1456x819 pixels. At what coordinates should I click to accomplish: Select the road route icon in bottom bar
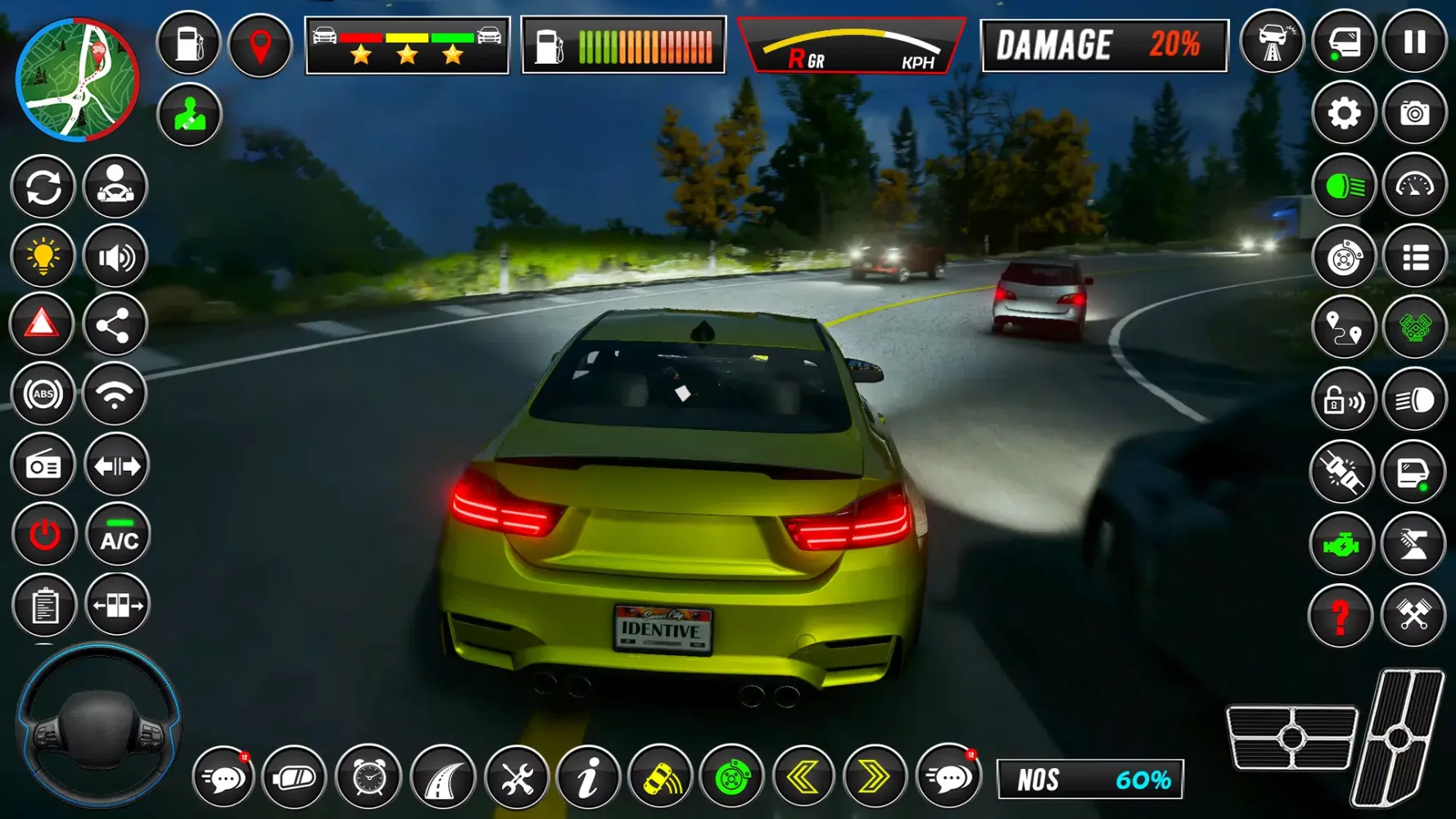click(x=442, y=779)
